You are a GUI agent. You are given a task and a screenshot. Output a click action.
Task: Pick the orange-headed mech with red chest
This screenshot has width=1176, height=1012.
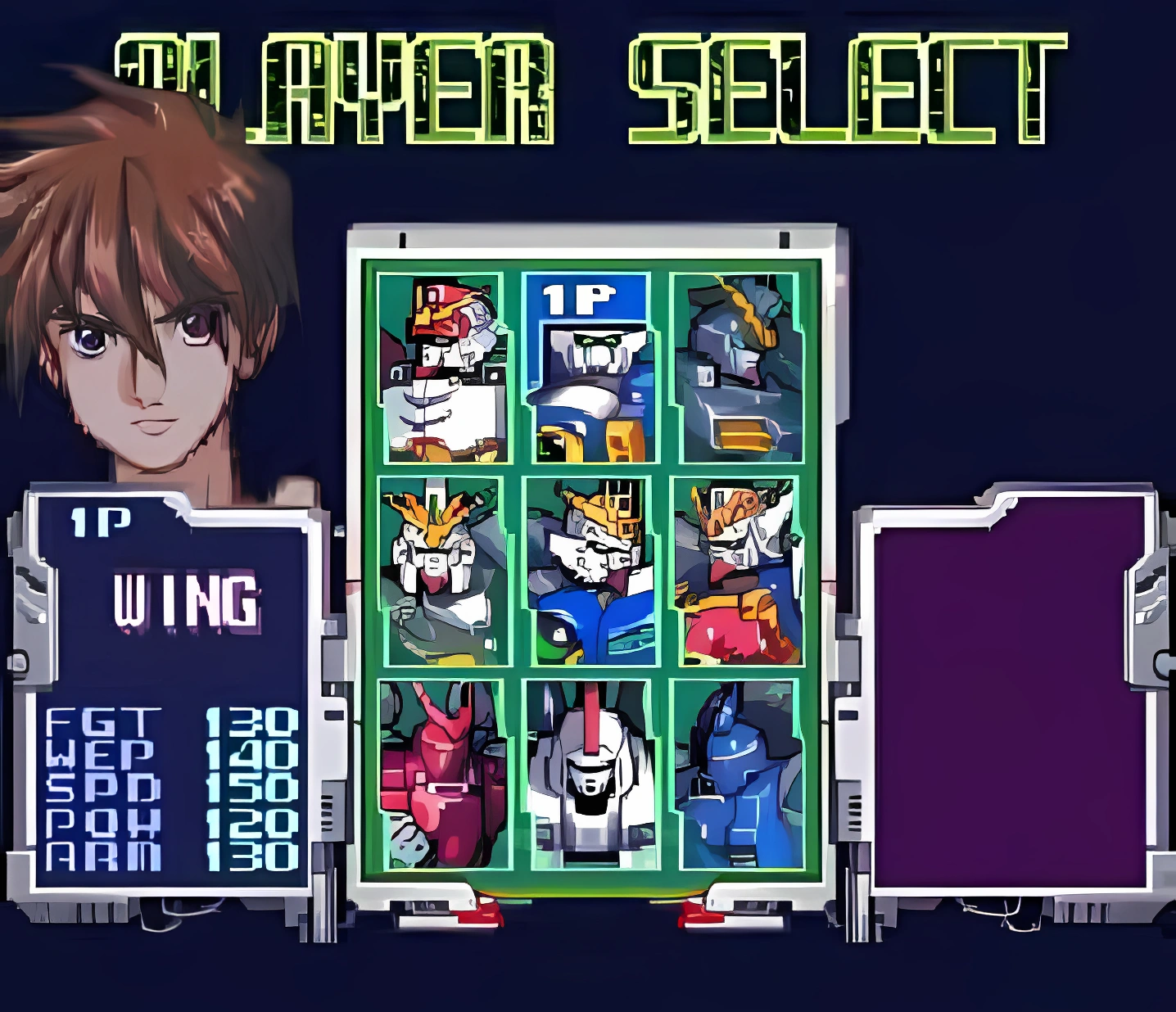click(x=737, y=571)
